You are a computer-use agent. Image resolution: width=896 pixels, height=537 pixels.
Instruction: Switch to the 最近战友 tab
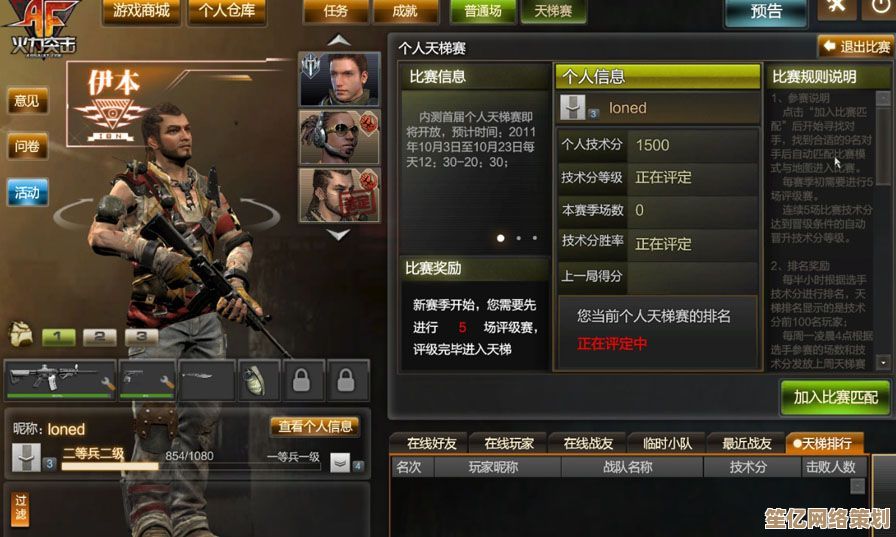point(747,443)
